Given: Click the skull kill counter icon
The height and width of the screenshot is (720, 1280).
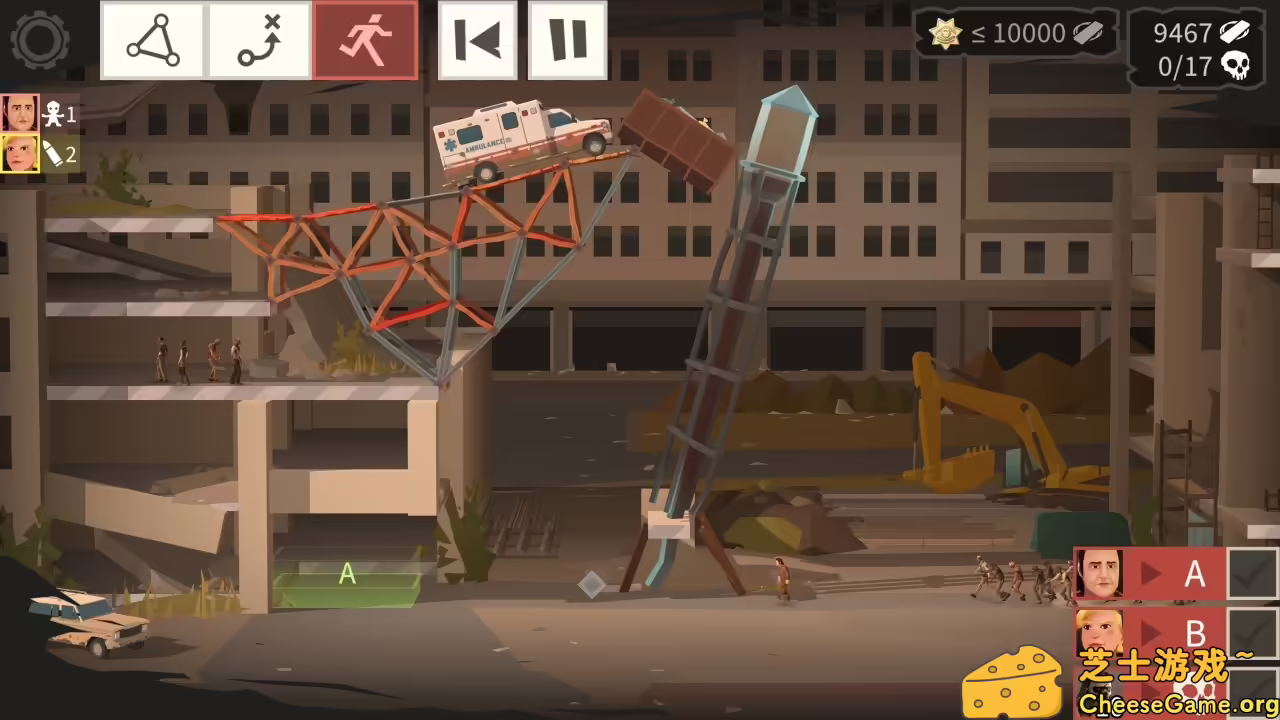Looking at the screenshot, I should [1235, 66].
